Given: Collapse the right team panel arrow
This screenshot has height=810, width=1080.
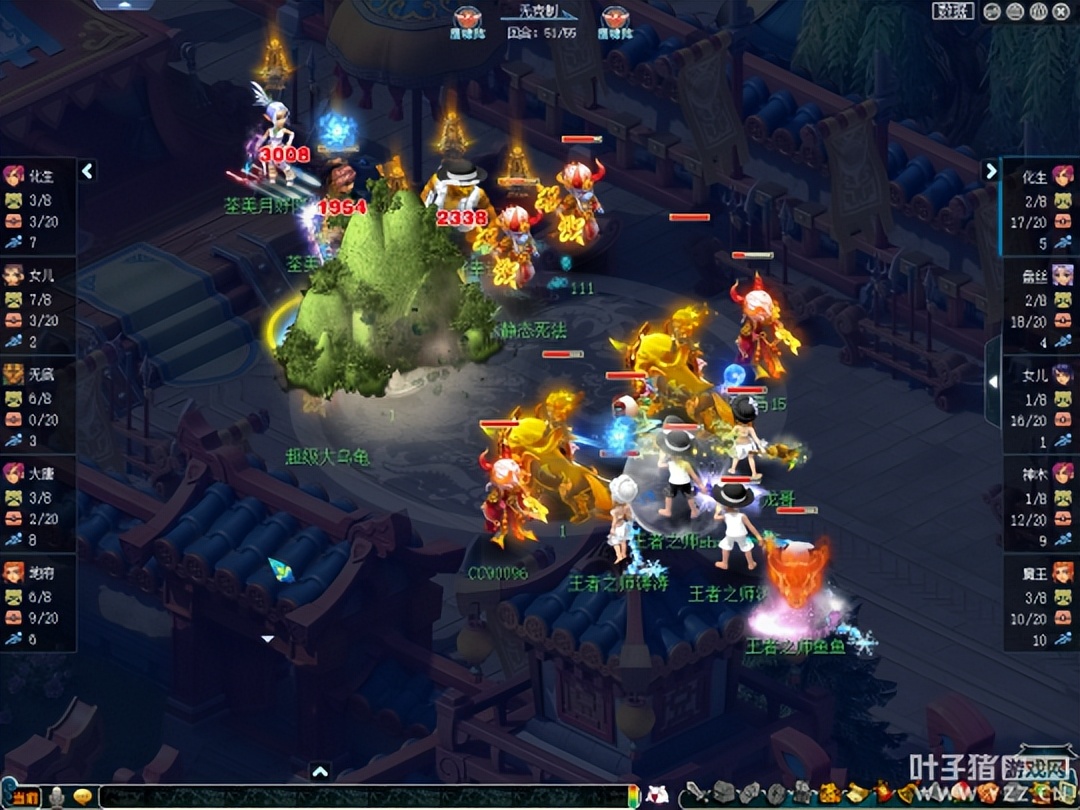Looking at the screenshot, I should (991, 171).
